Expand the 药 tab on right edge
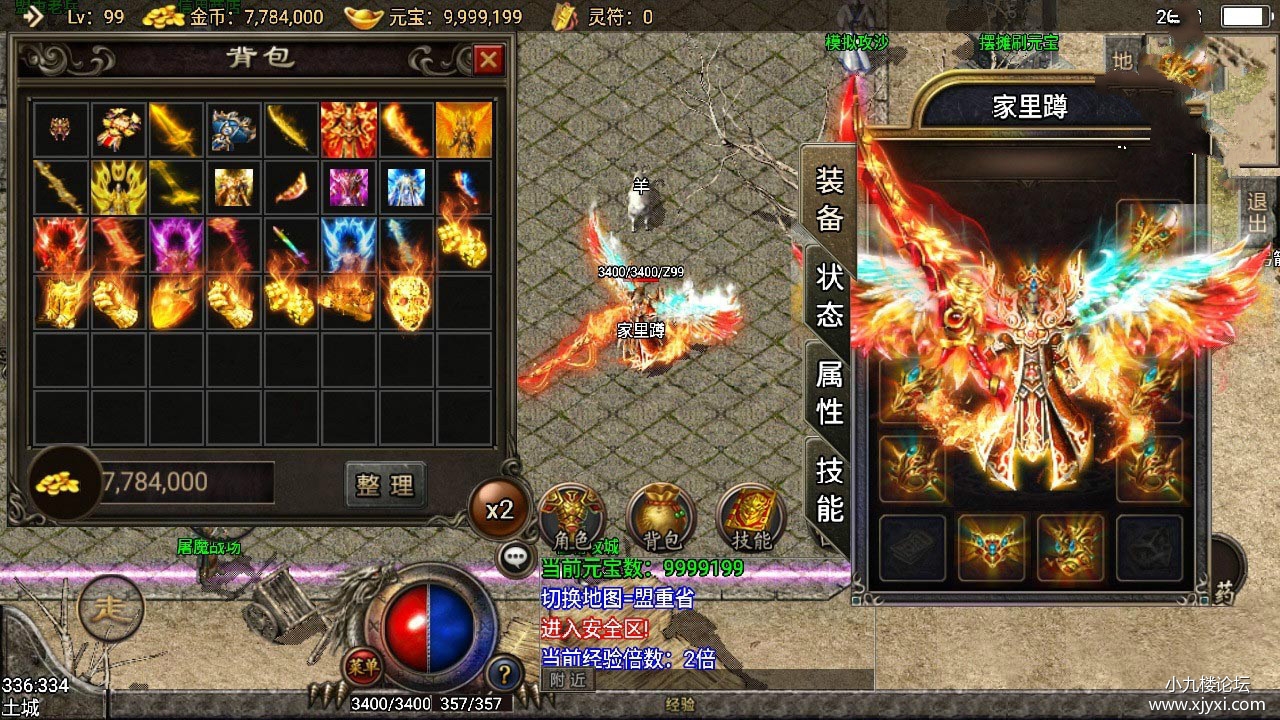Image resolution: width=1280 pixels, height=720 pixels. tap(1225, 592)
